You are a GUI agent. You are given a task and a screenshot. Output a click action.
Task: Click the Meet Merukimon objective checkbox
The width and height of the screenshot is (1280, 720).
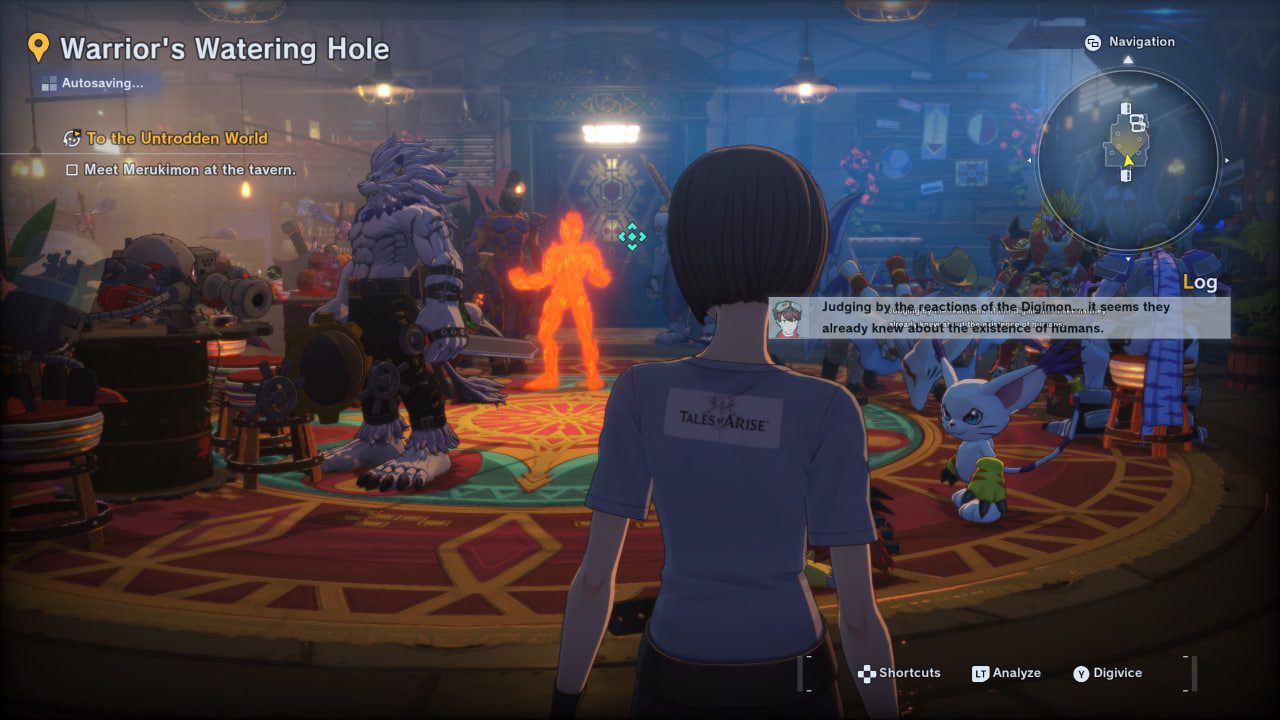point(72,170)
